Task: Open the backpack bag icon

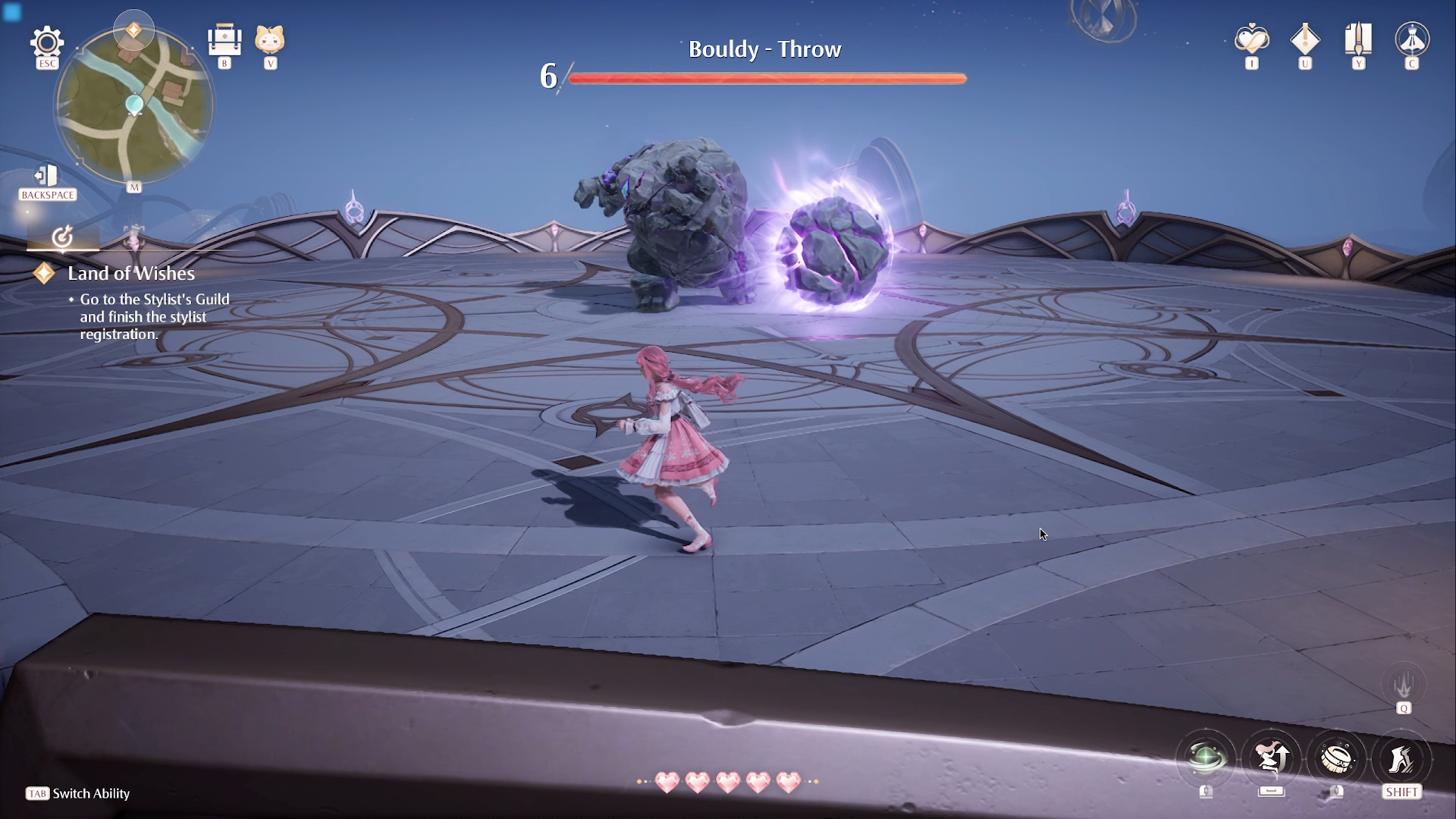Action: coord(224,40)
